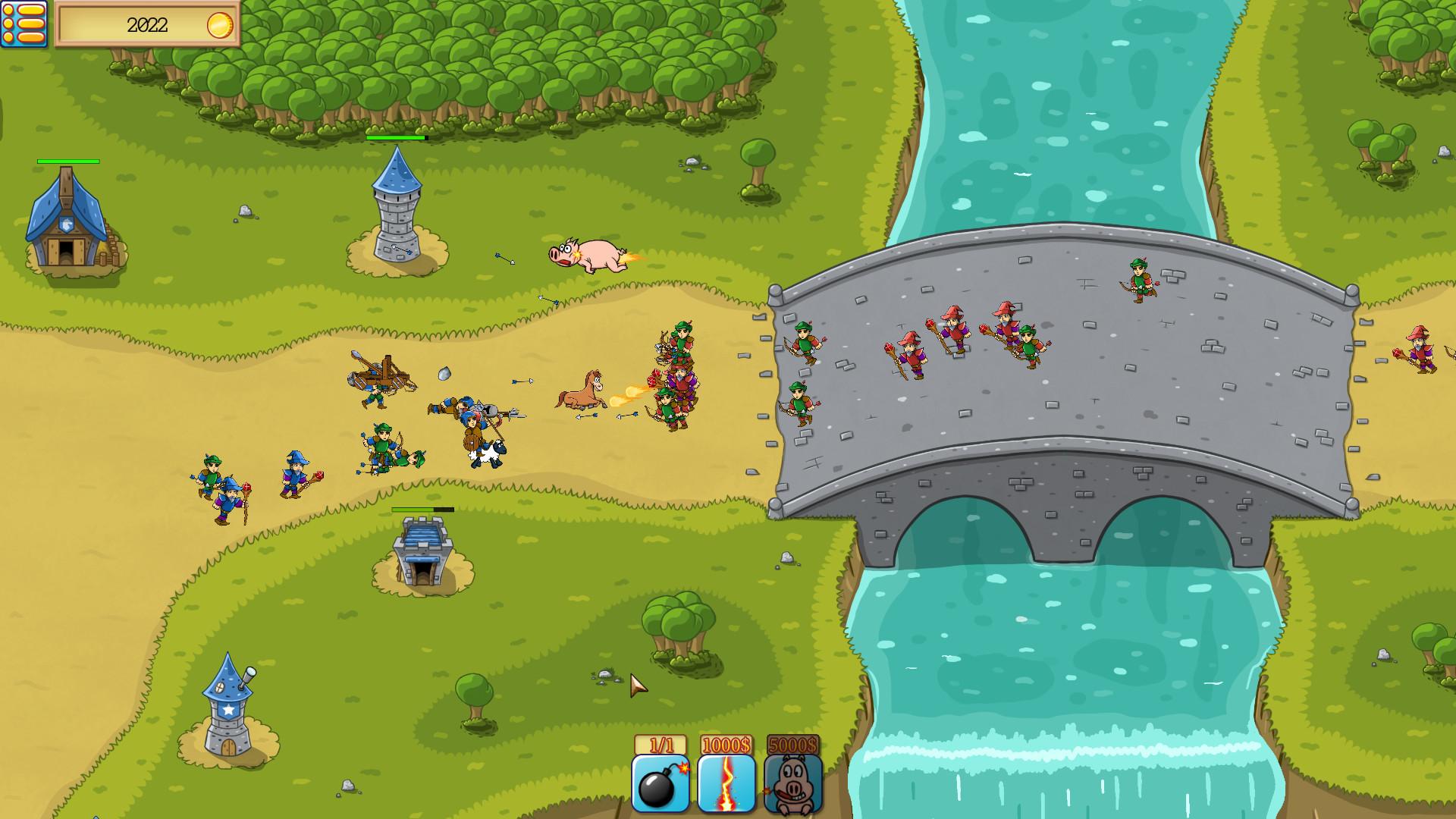Click the gold amount display showing 2022
This screenshot has height=819, width=1456.
pos(148,24)
